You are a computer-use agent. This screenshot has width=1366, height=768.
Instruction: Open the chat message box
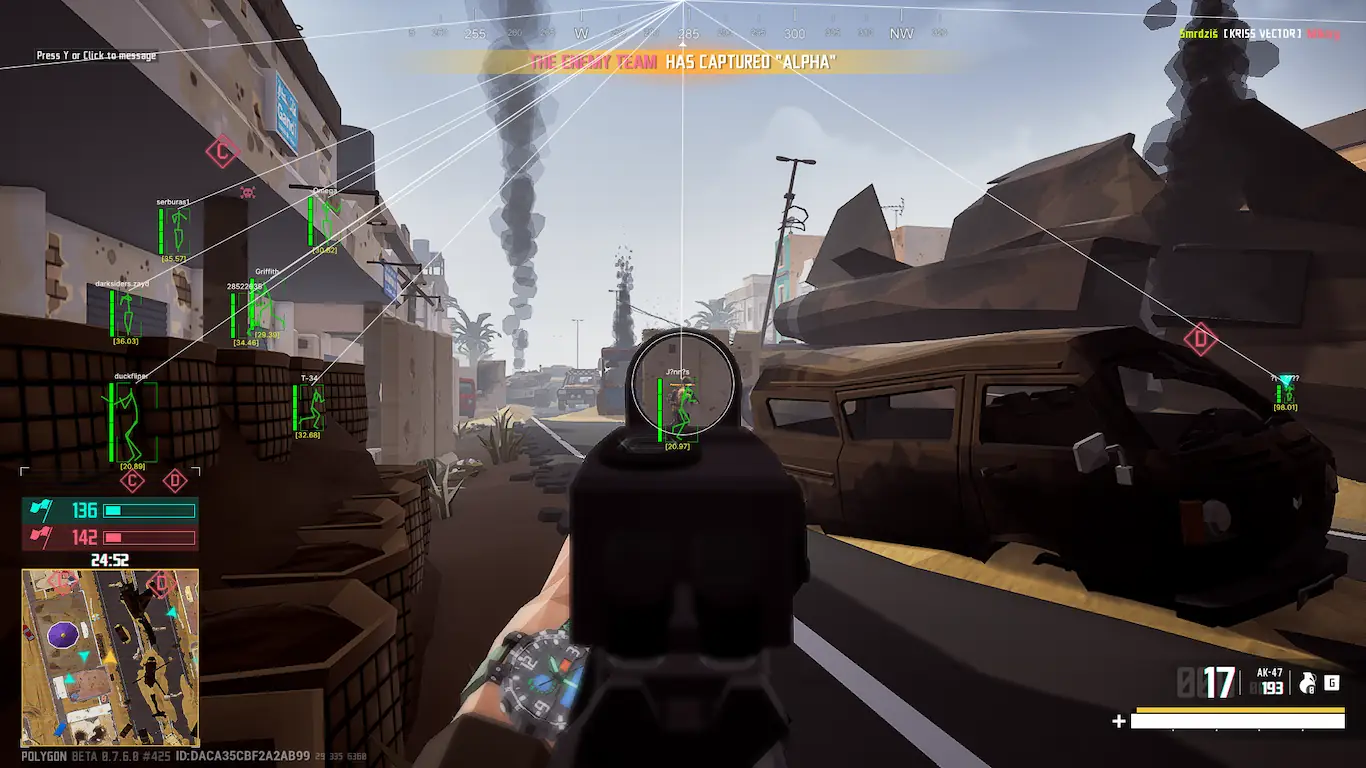(x=96, y=56)
